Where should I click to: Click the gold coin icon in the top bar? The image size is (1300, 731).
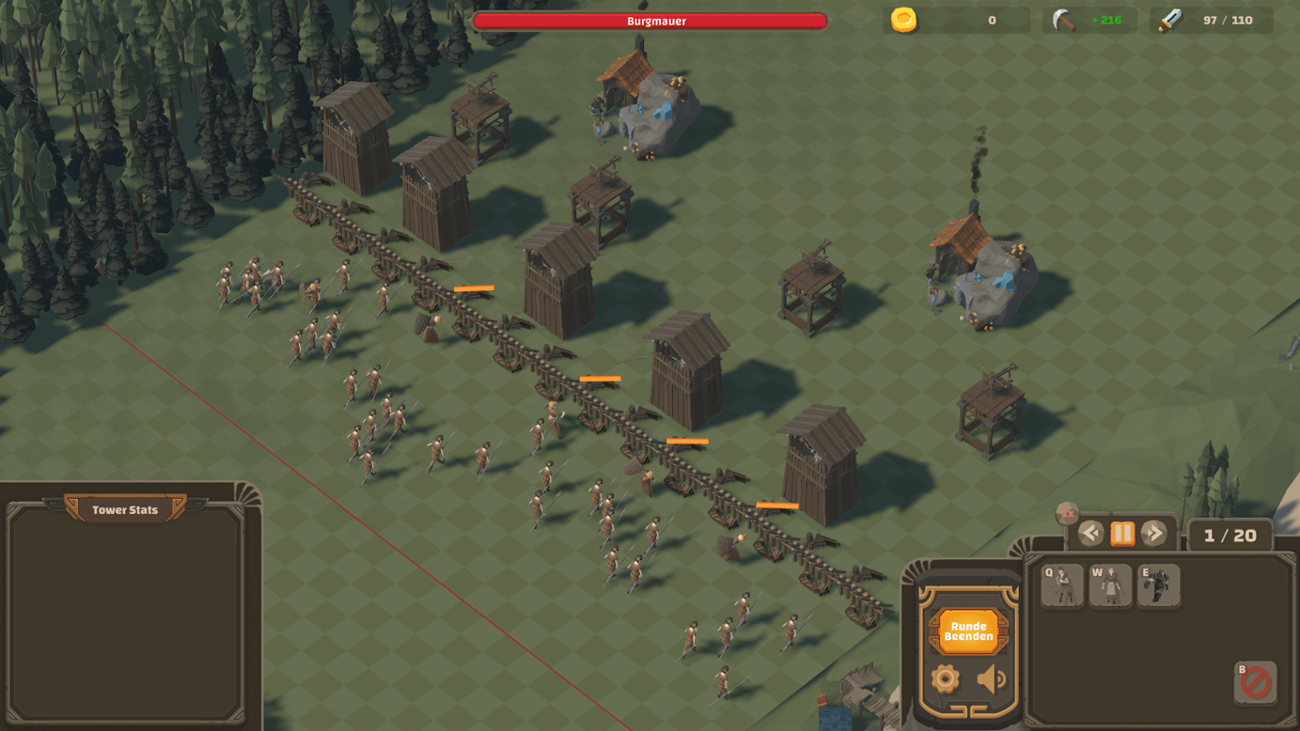click(x=905, y=18)
